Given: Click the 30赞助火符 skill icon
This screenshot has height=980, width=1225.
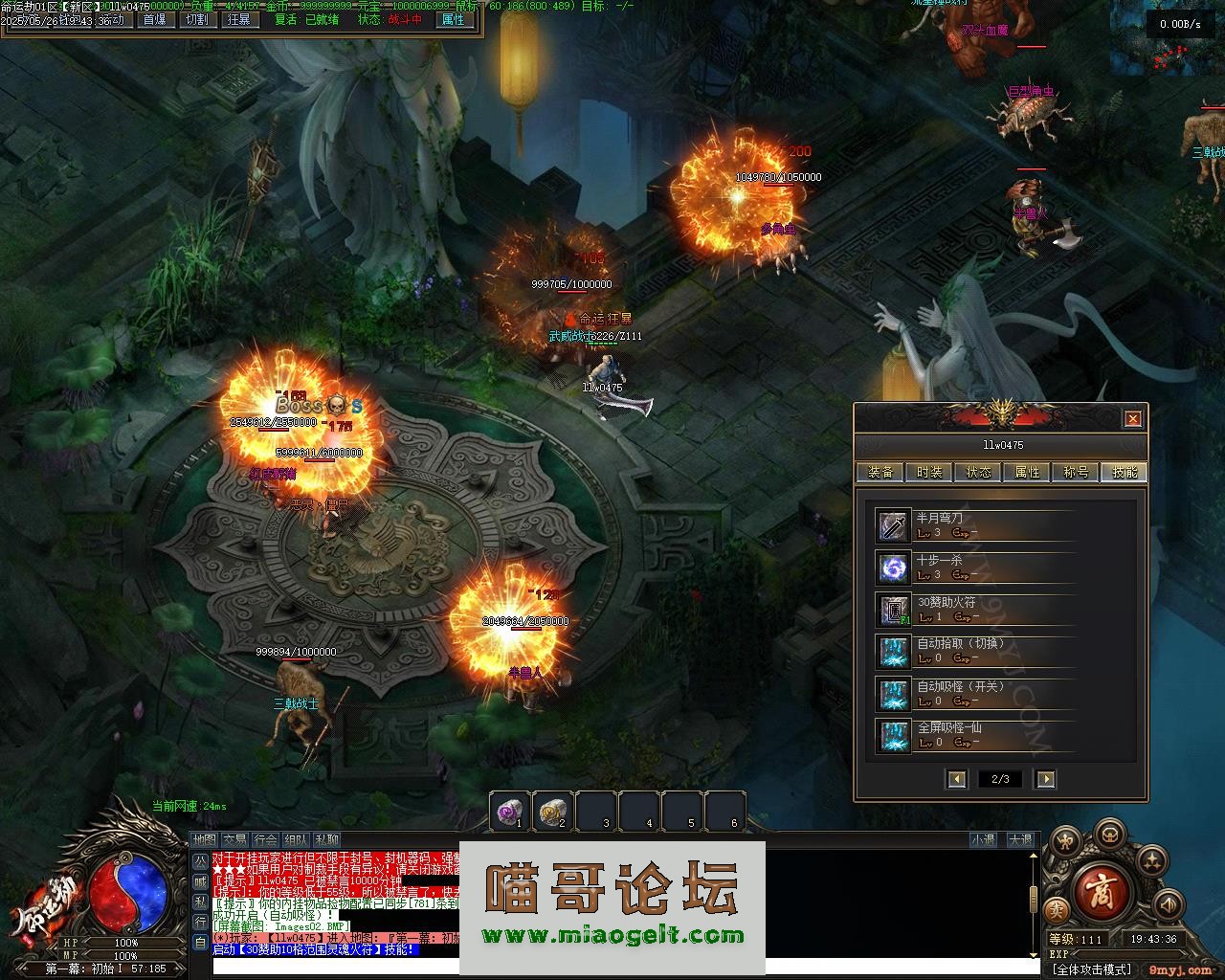Looking at the screenshot, I should click(894, 610).
